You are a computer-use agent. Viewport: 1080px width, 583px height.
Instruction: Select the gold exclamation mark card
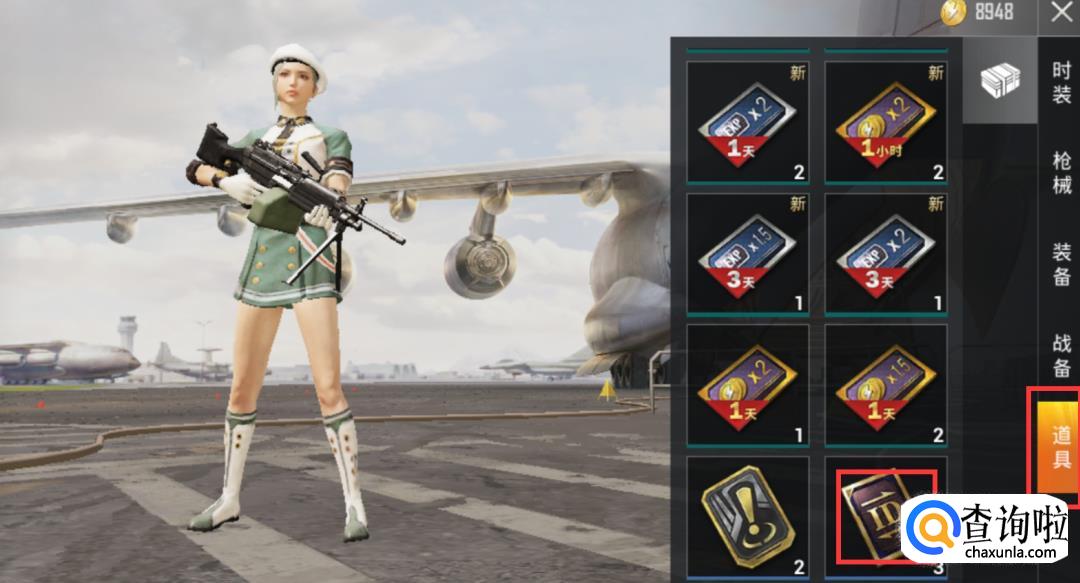[747, 515]
